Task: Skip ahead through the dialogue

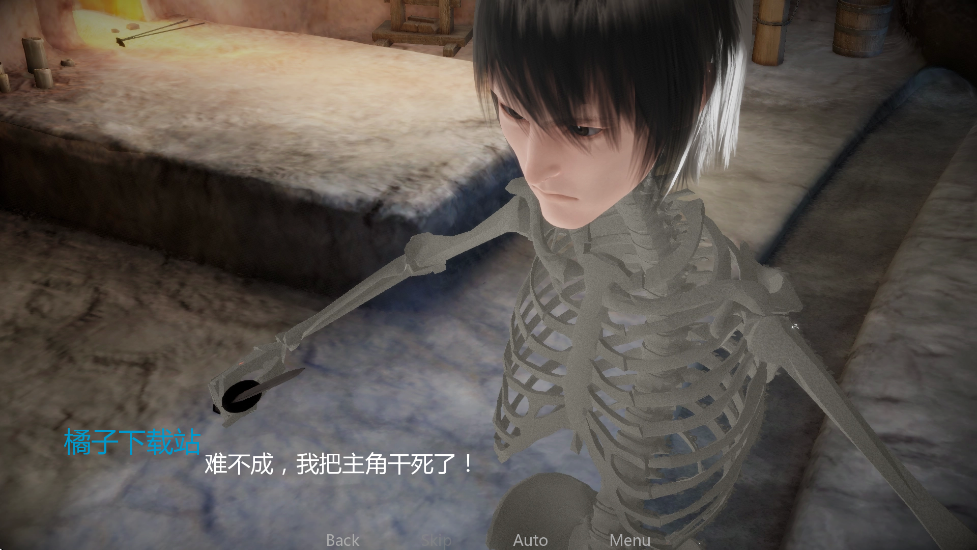Action: pos(436,540)
